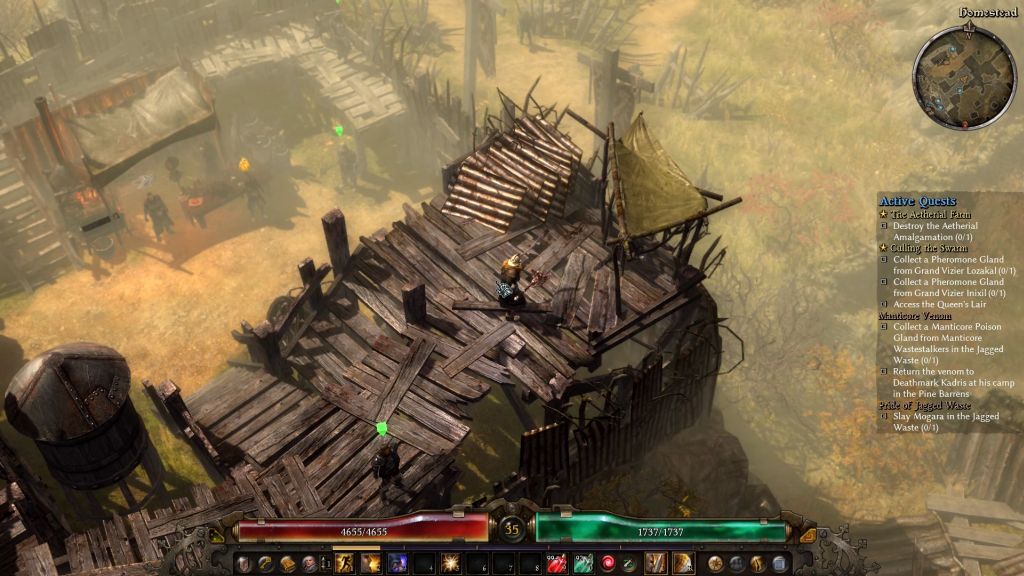
Task: Use the green energy potion slot
Action: [583, 564]
